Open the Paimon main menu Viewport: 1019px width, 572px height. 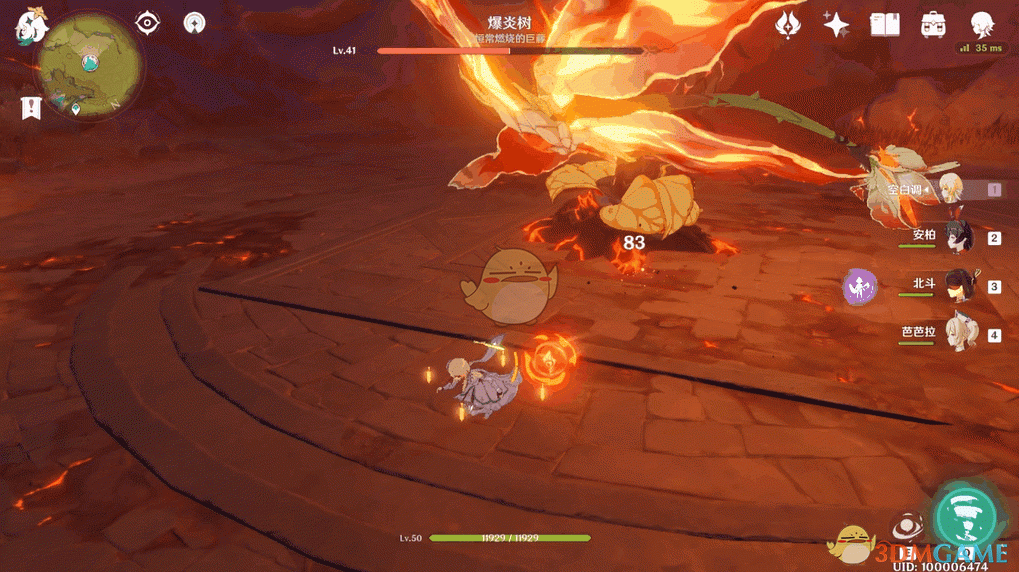[x=31, y=27]
